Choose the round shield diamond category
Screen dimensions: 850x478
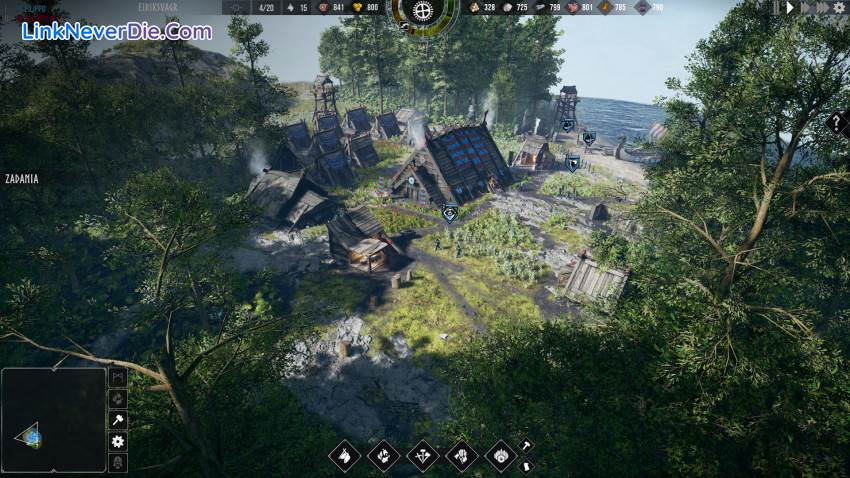[x=500, y=456]
